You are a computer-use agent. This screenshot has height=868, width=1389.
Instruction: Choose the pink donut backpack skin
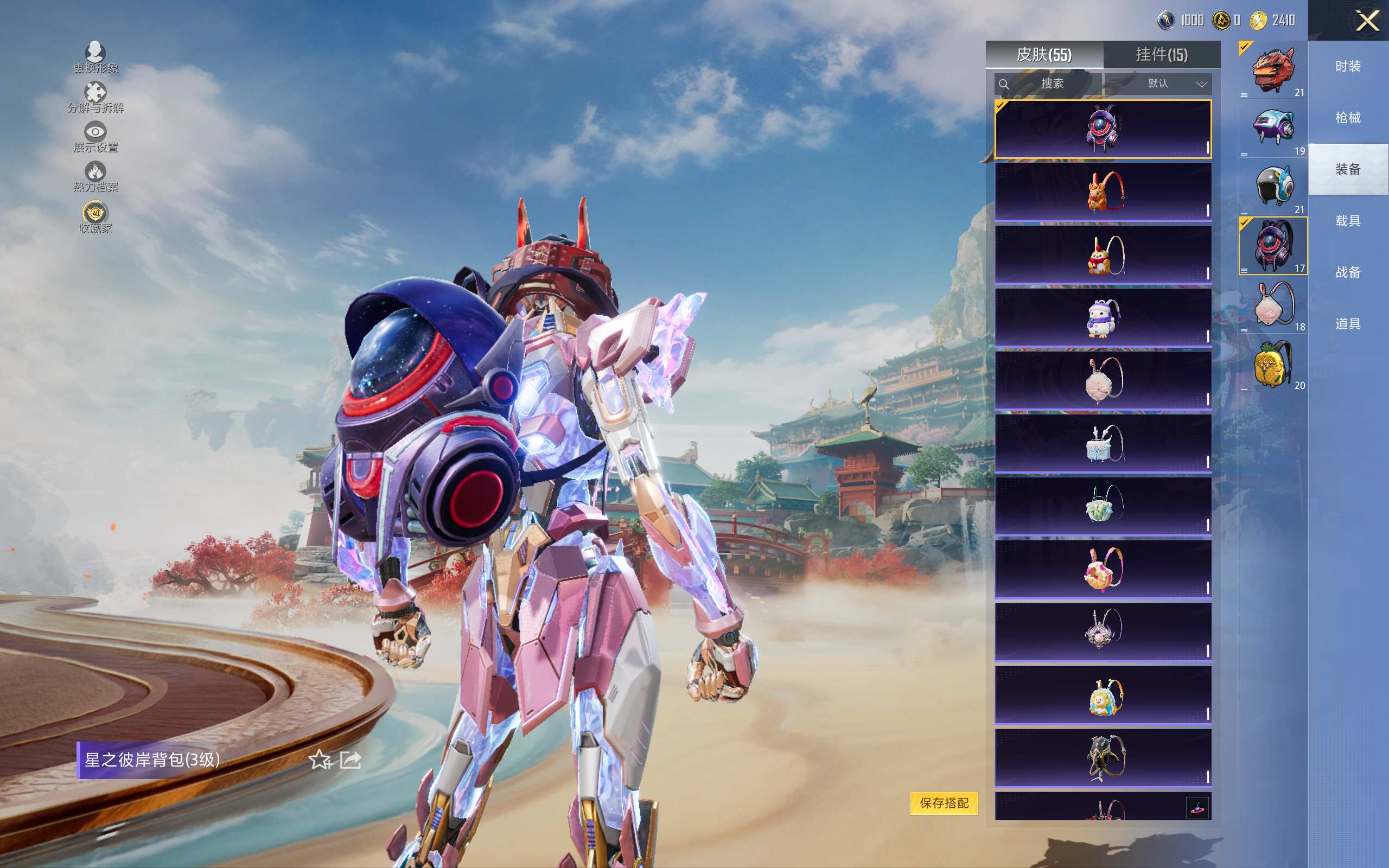[x=1103, y=569]
